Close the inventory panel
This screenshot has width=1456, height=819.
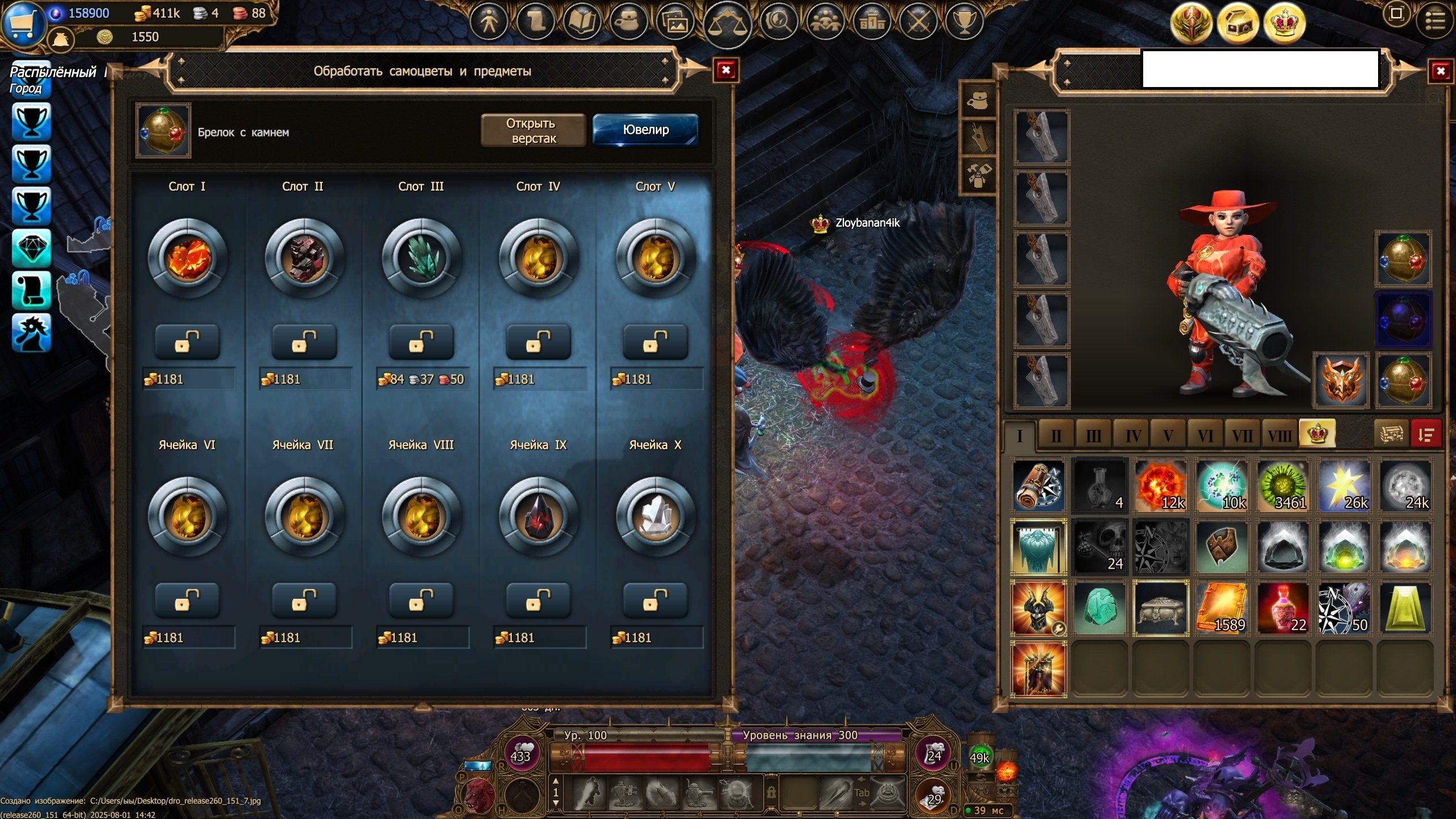pos(1440,71)
